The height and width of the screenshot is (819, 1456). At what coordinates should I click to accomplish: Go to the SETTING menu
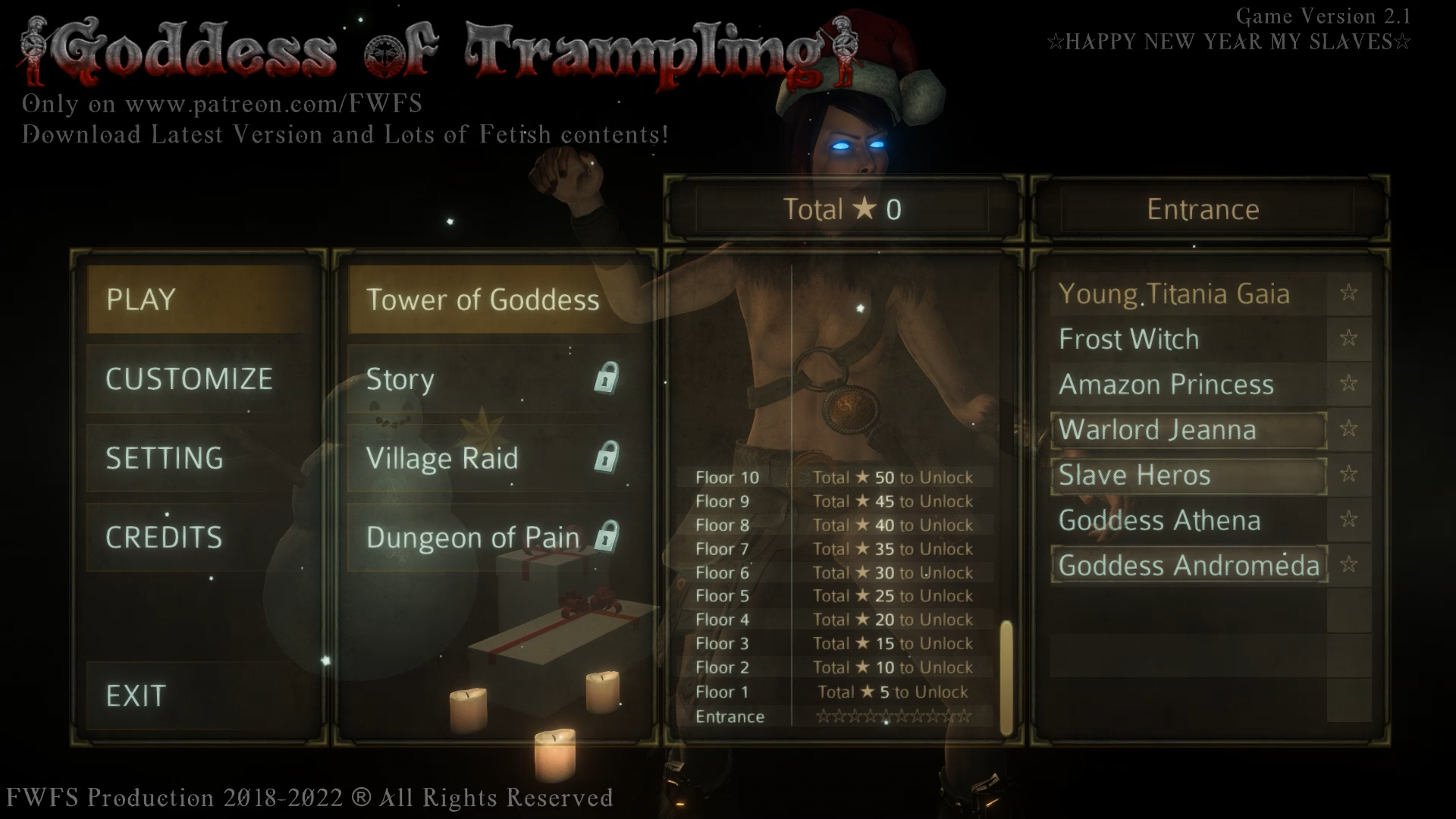tap(201, 458)
